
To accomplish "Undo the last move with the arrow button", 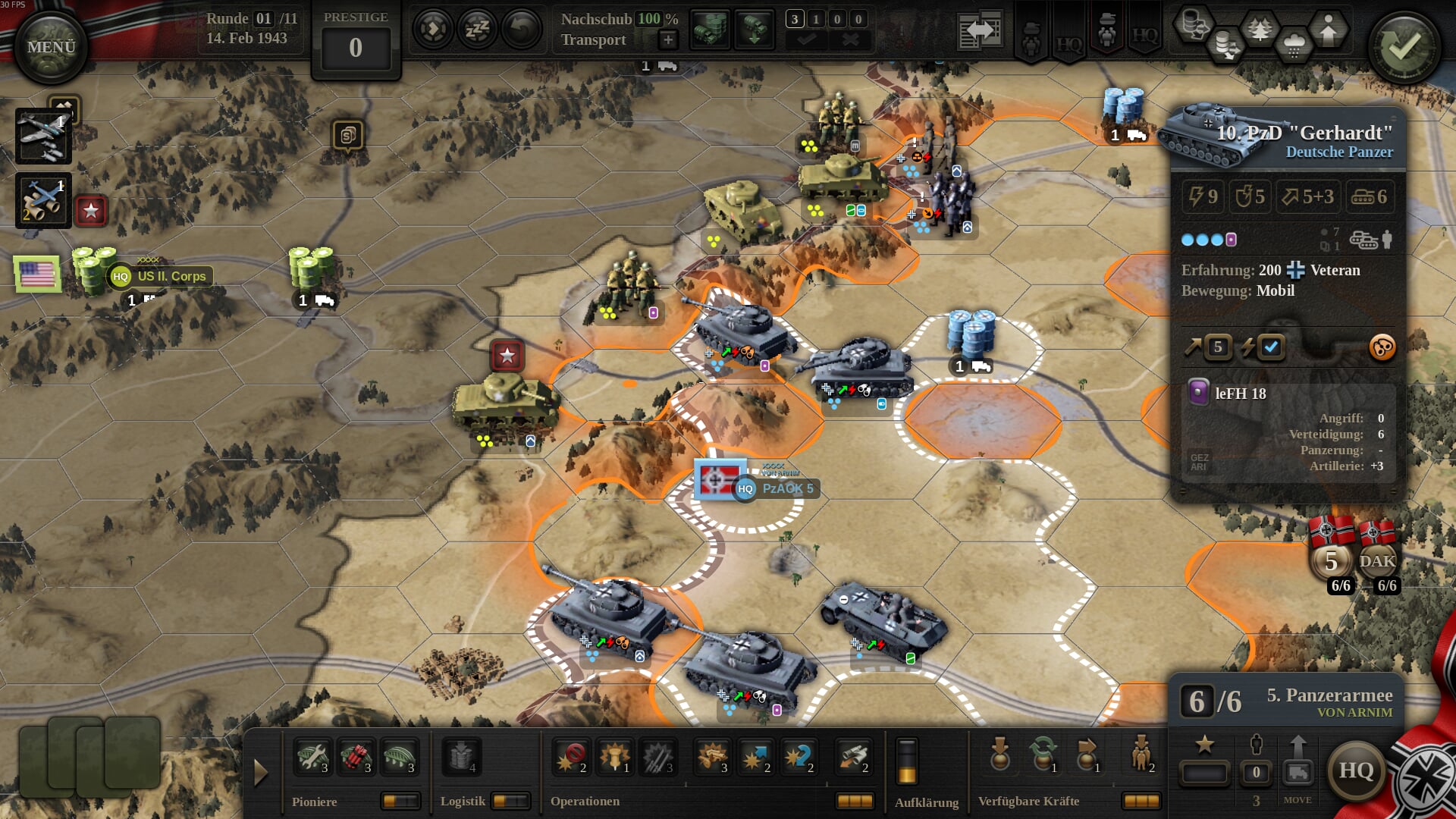I will 521,30.
